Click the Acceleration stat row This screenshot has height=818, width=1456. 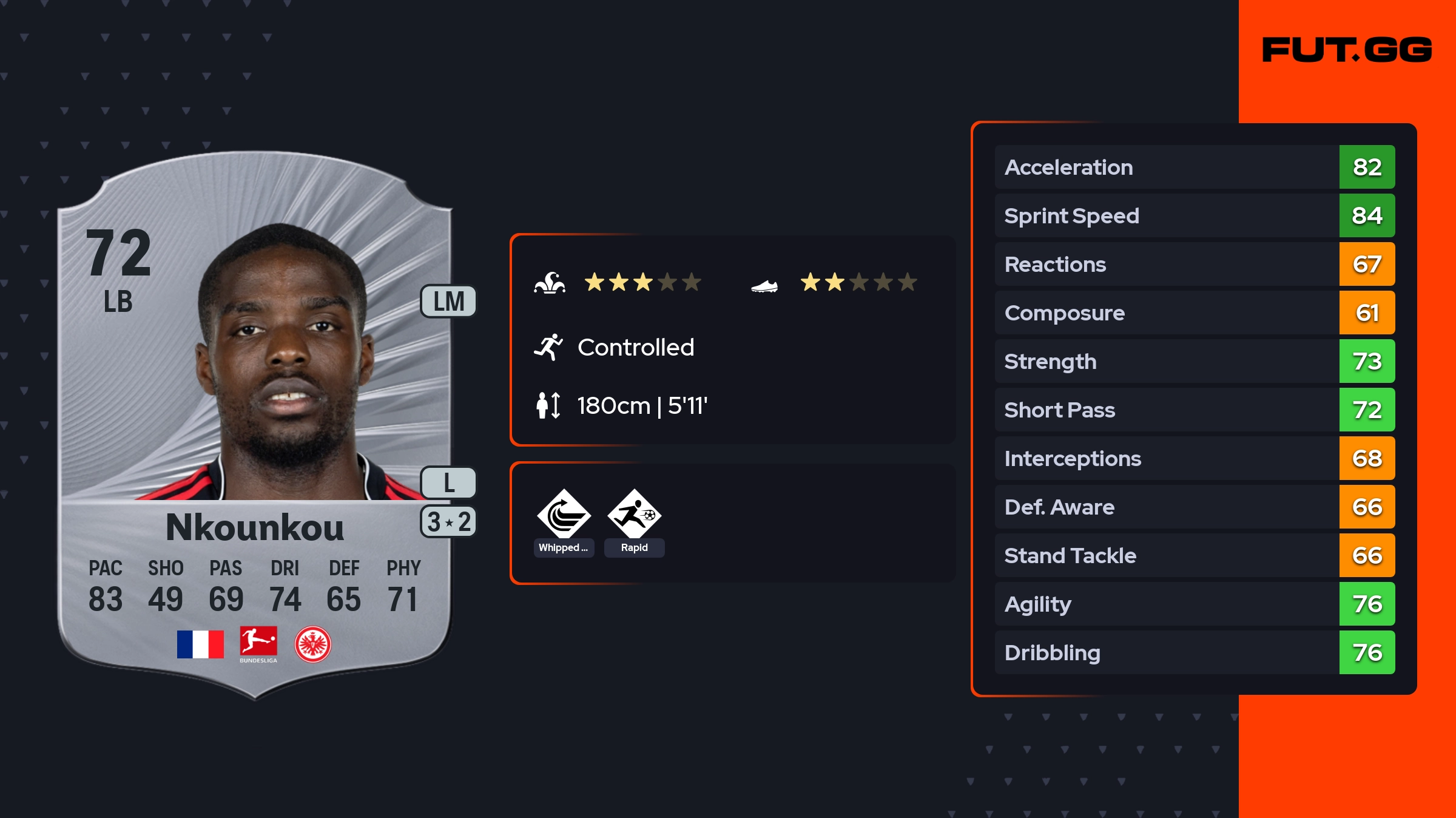pyautogui.click(x=1195, y=167)
